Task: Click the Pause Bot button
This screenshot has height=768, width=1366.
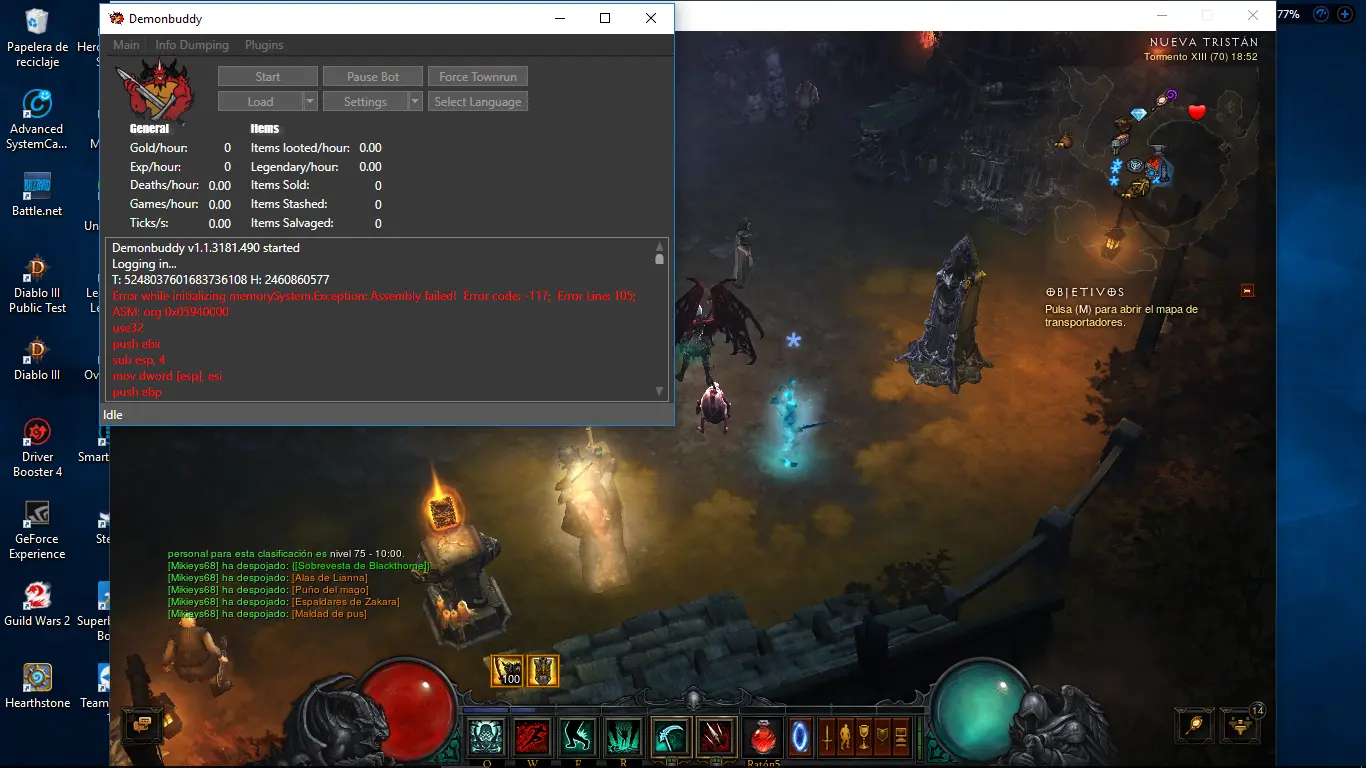Action: (373, 77)
